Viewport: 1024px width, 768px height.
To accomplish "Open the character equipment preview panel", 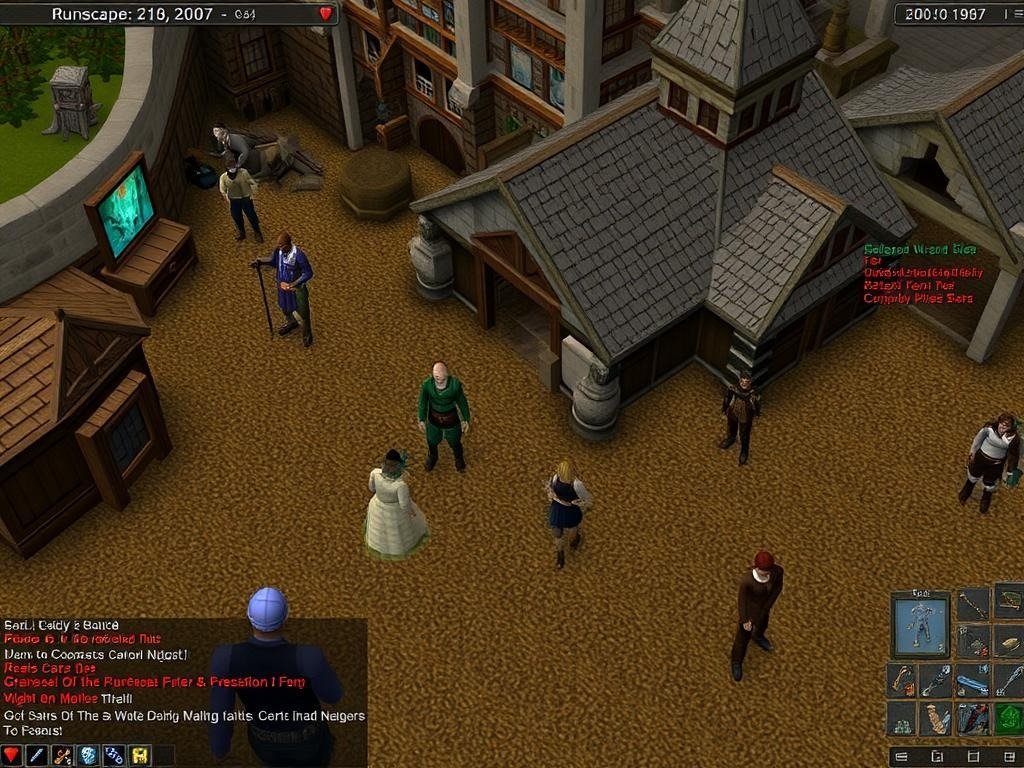I will 921,624.
